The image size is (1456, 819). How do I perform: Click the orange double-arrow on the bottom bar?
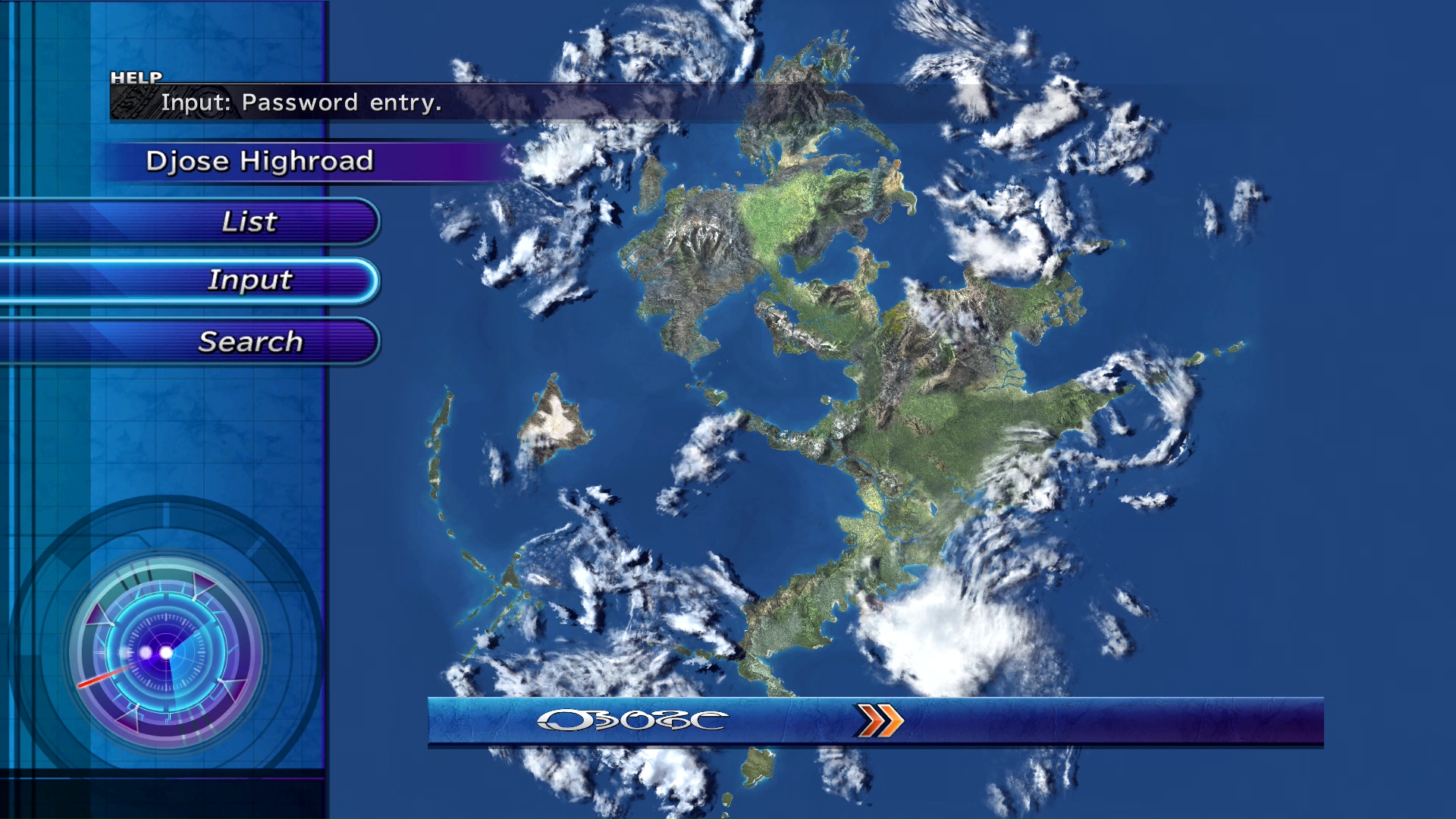tap(879, 720)
